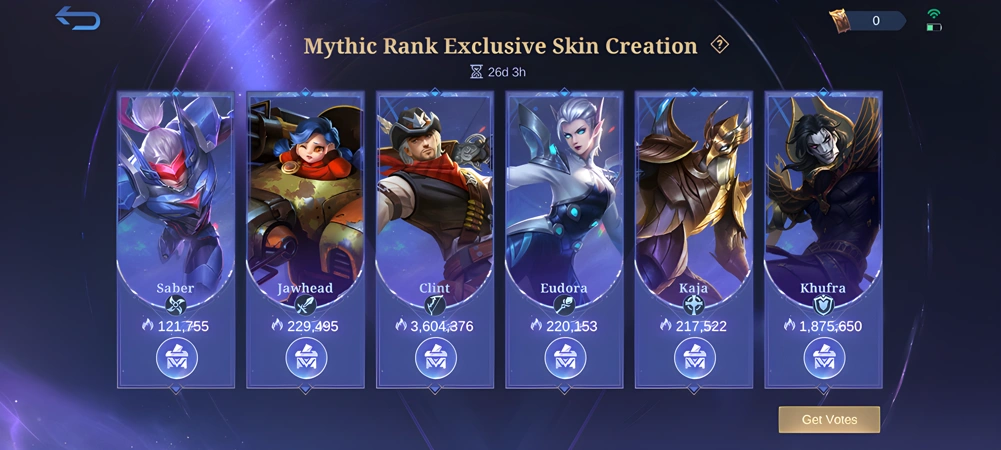Vote for Khufra with ballot button
This screenshot has width=1001, height=450.
(x=823, y=358)
